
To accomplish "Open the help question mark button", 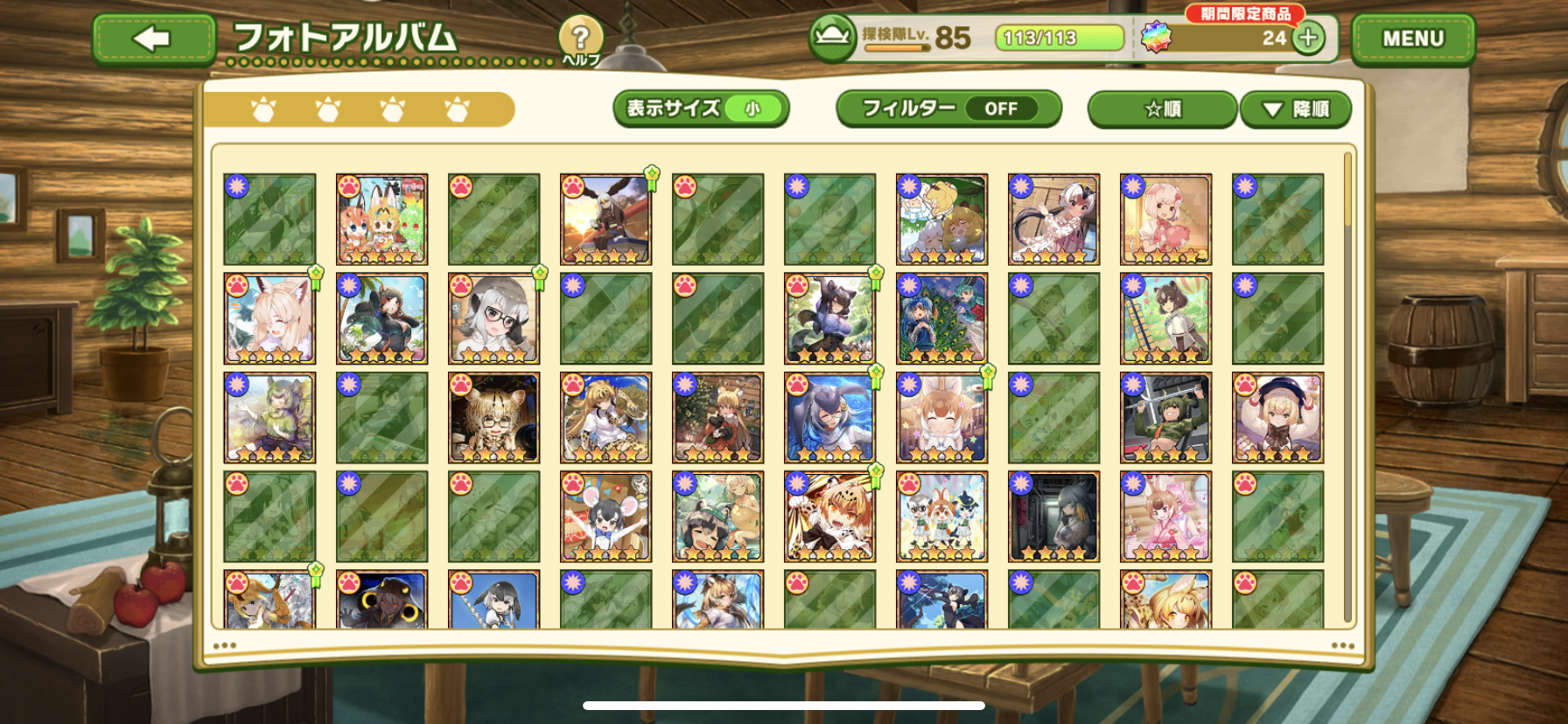I will coord(580,39).
